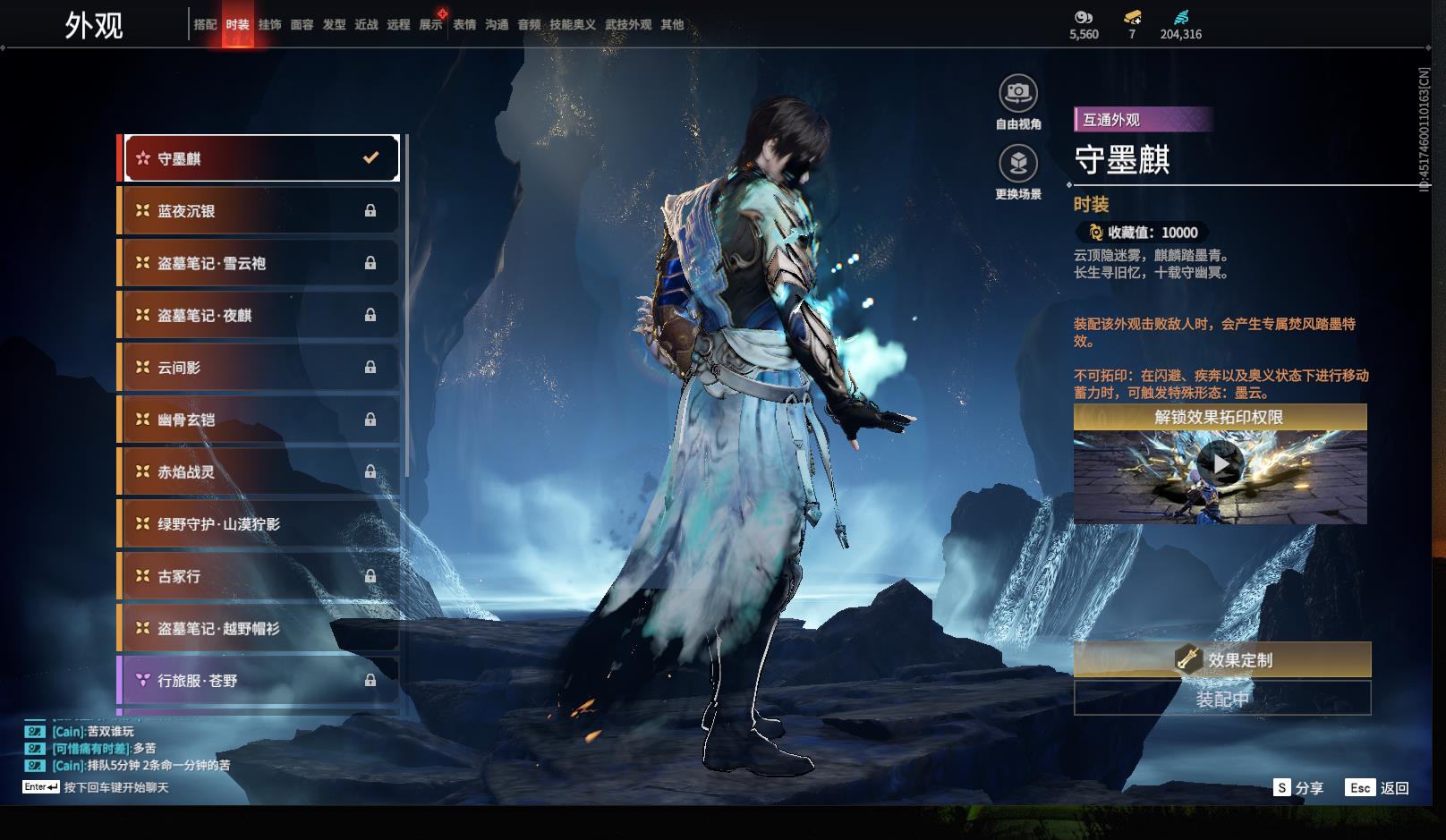
Task: Choose the 蓝夜沉银 outfit
Action: (x=260, y=211)
